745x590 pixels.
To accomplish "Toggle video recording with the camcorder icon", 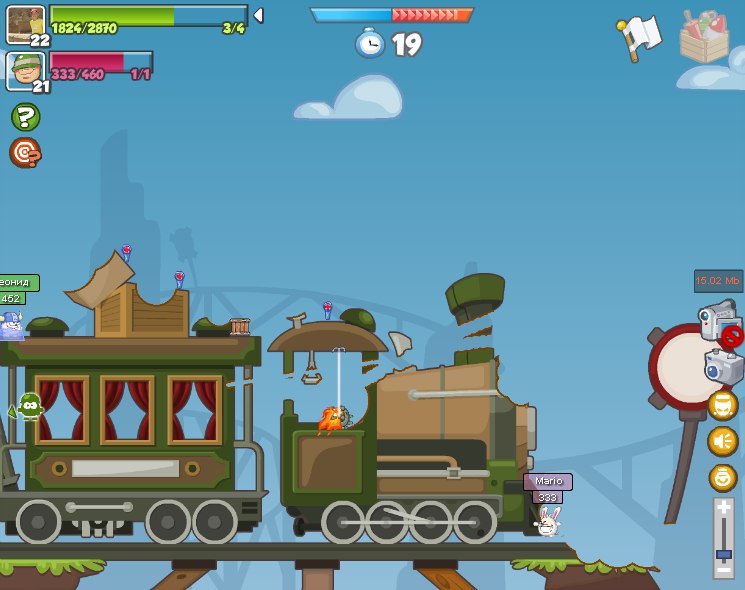I will (x=718, y=320).
